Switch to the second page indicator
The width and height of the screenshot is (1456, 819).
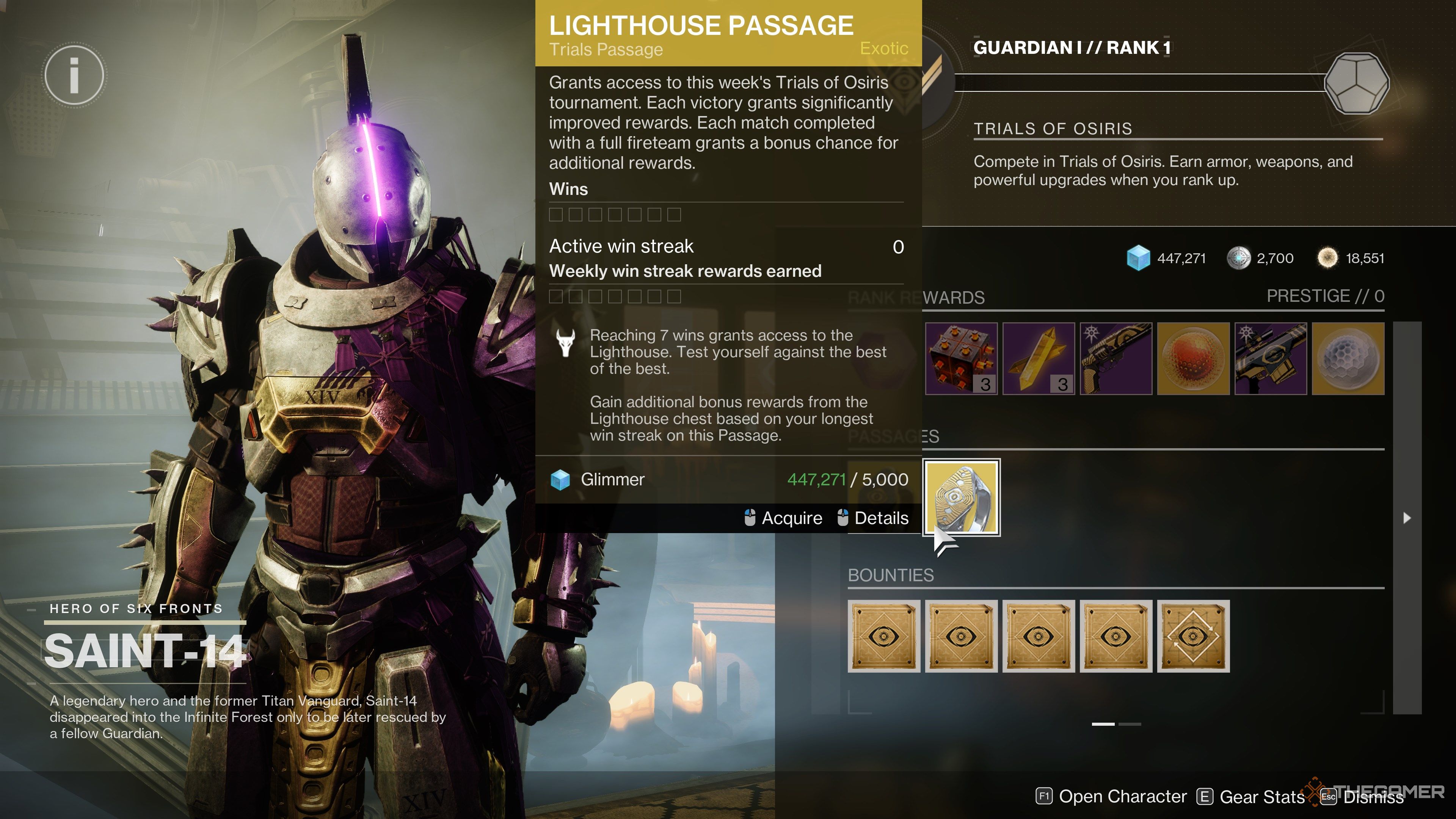(1129, 724)
